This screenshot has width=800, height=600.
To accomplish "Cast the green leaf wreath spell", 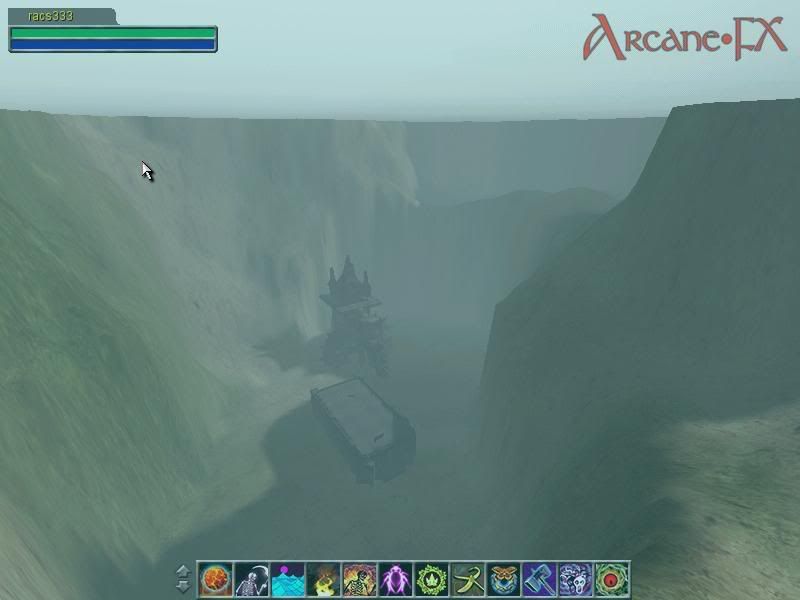I will coord(431,578).
